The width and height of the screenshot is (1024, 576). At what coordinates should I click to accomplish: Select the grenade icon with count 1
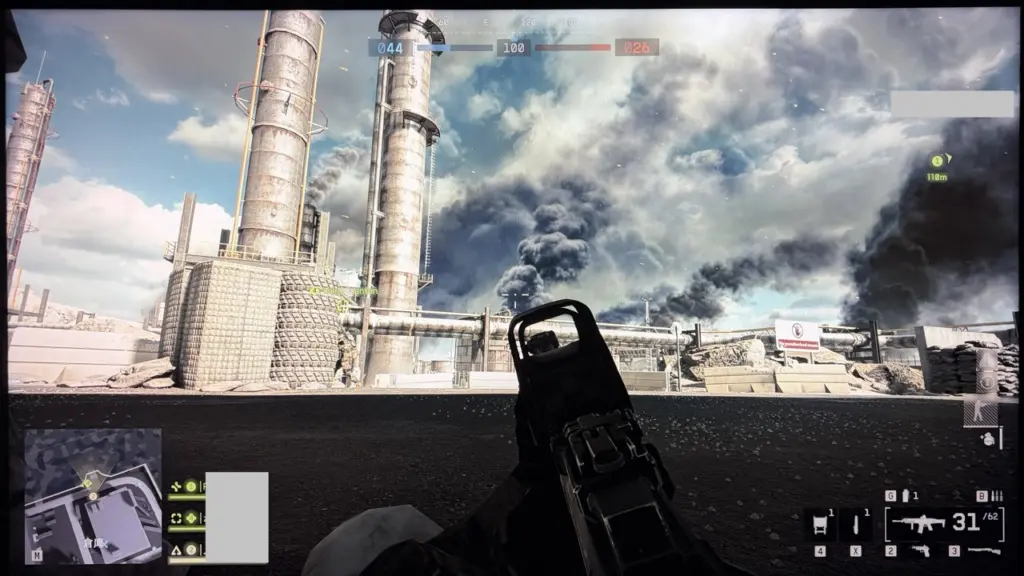coord(907,496)
